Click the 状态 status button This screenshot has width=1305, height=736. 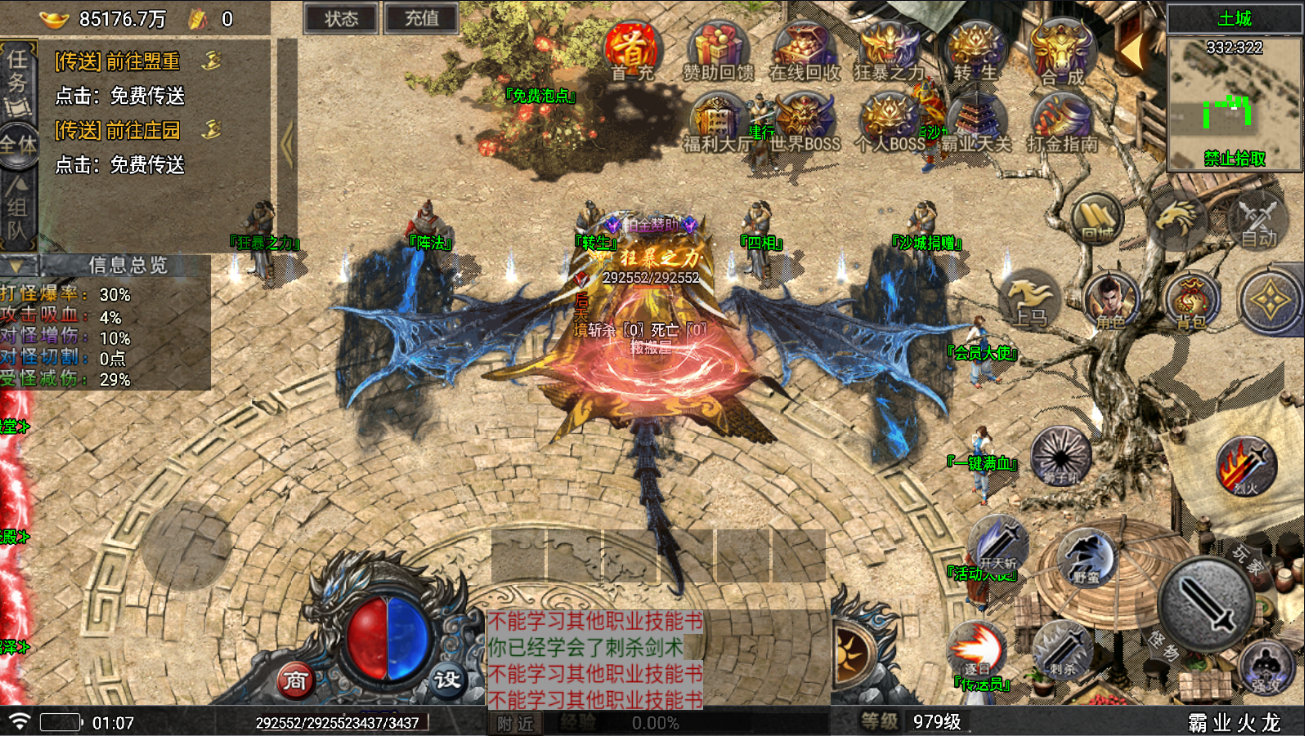pos(341,18)
